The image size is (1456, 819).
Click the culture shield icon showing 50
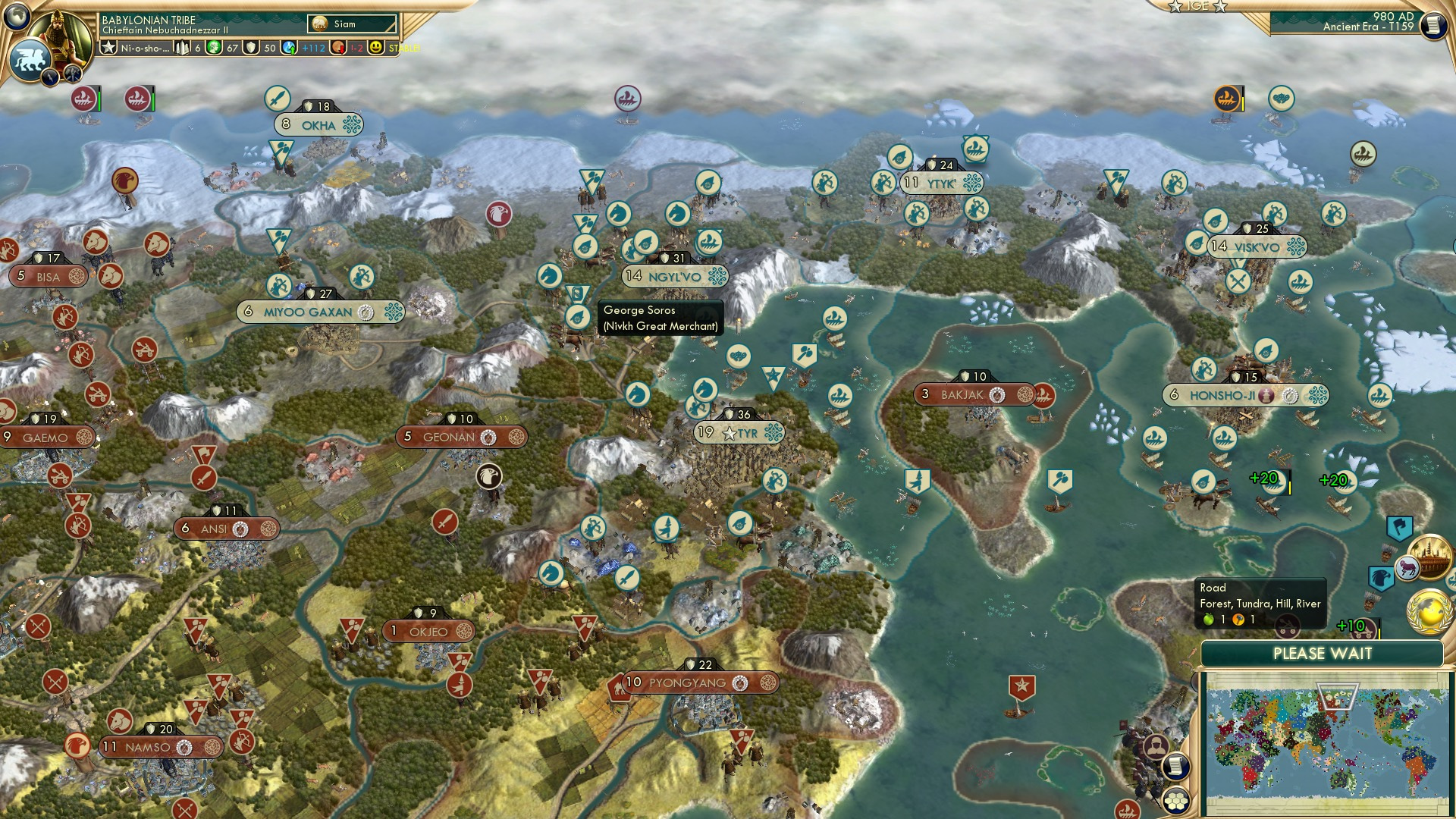tap(251, 48)
